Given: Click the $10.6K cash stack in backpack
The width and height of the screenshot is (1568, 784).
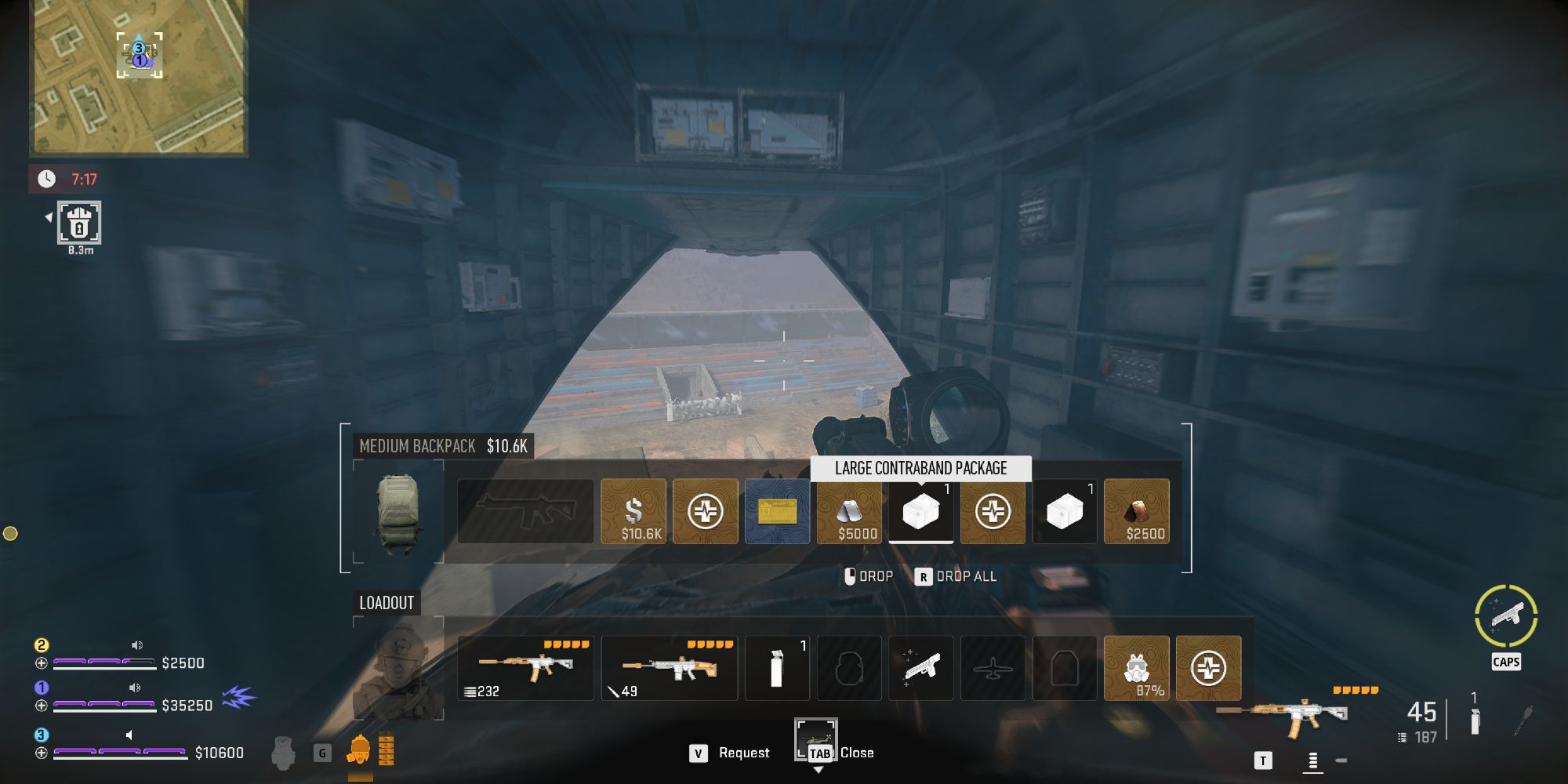Looking at the screenshot, I should tap(635, 511).
